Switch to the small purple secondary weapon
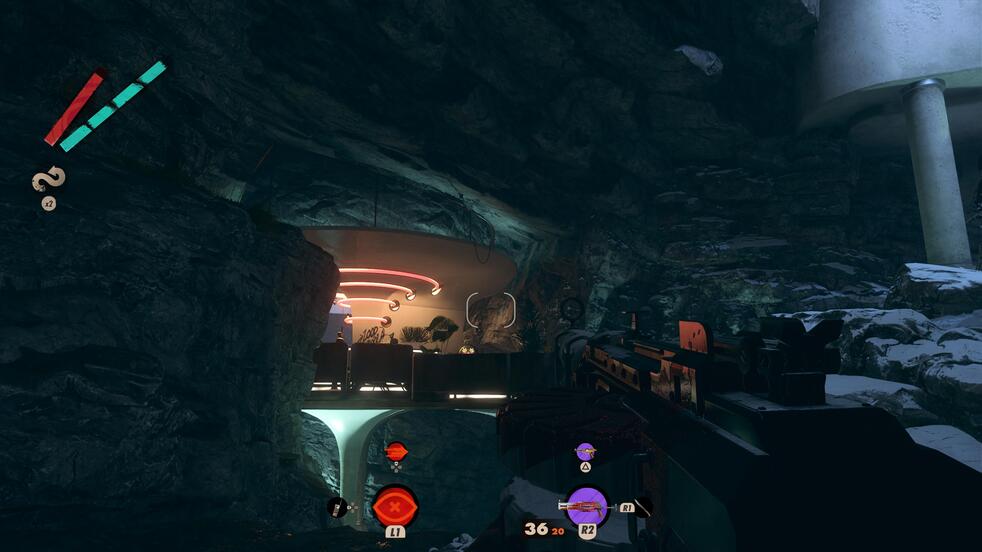The image size is (982, 552). coord(585,452)
